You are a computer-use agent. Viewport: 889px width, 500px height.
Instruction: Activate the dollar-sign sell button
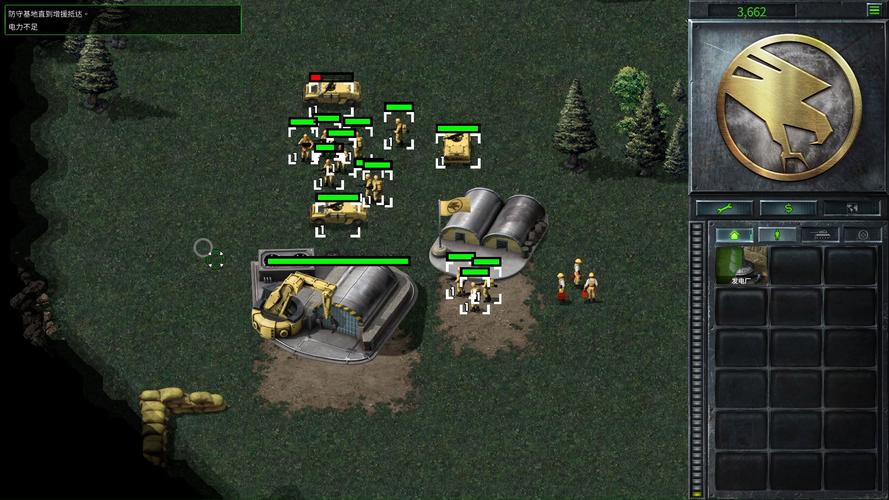pos(787,208)
